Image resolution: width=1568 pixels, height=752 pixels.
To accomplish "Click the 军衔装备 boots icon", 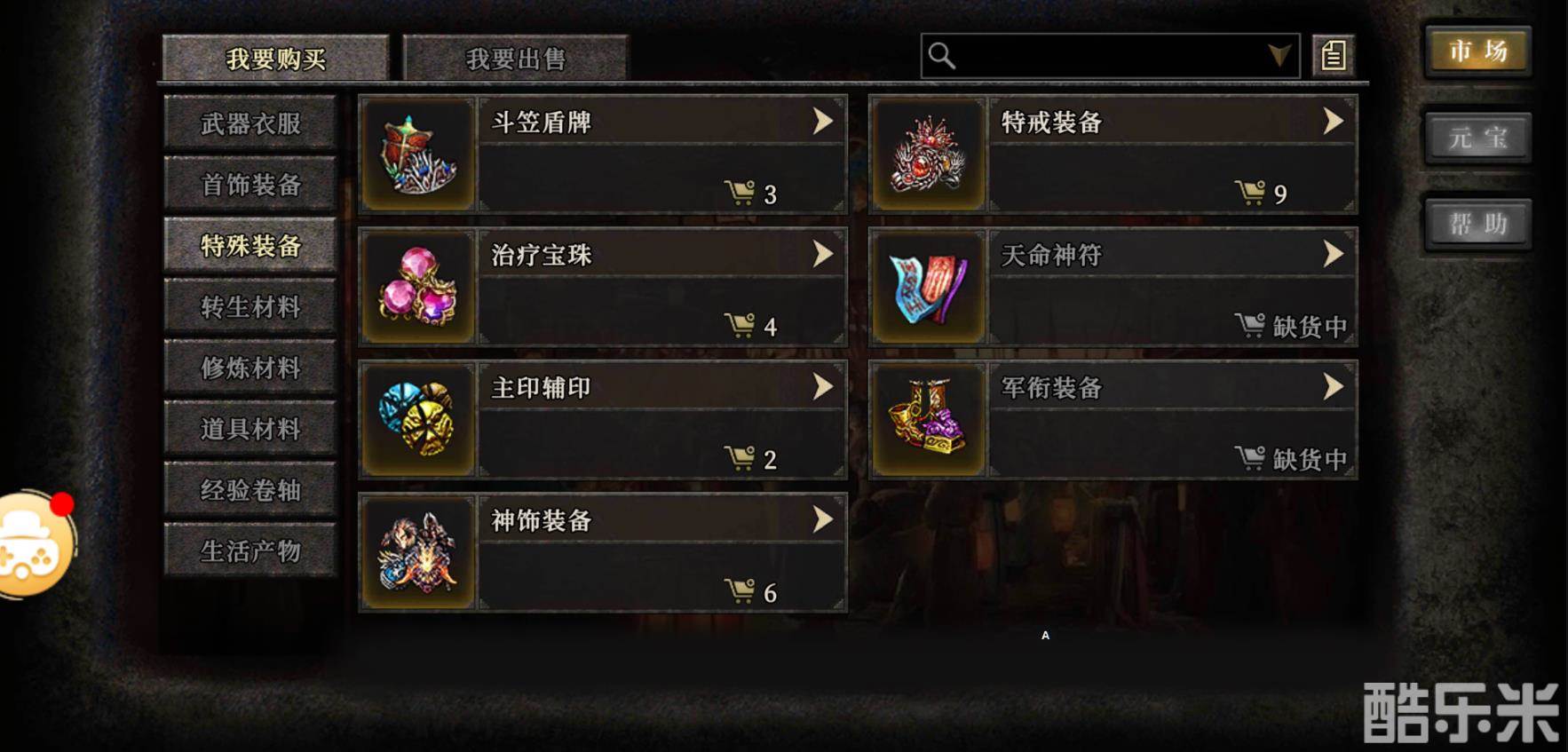I will (x=928, y=418).
